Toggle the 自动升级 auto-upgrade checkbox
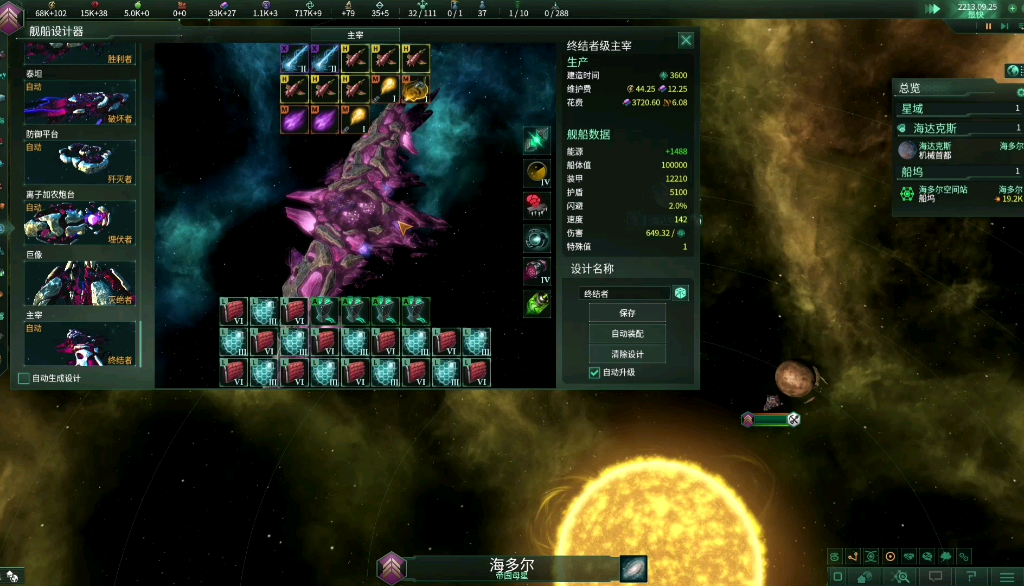Viewport: 1024px width, 586px height. coord(595,373)
